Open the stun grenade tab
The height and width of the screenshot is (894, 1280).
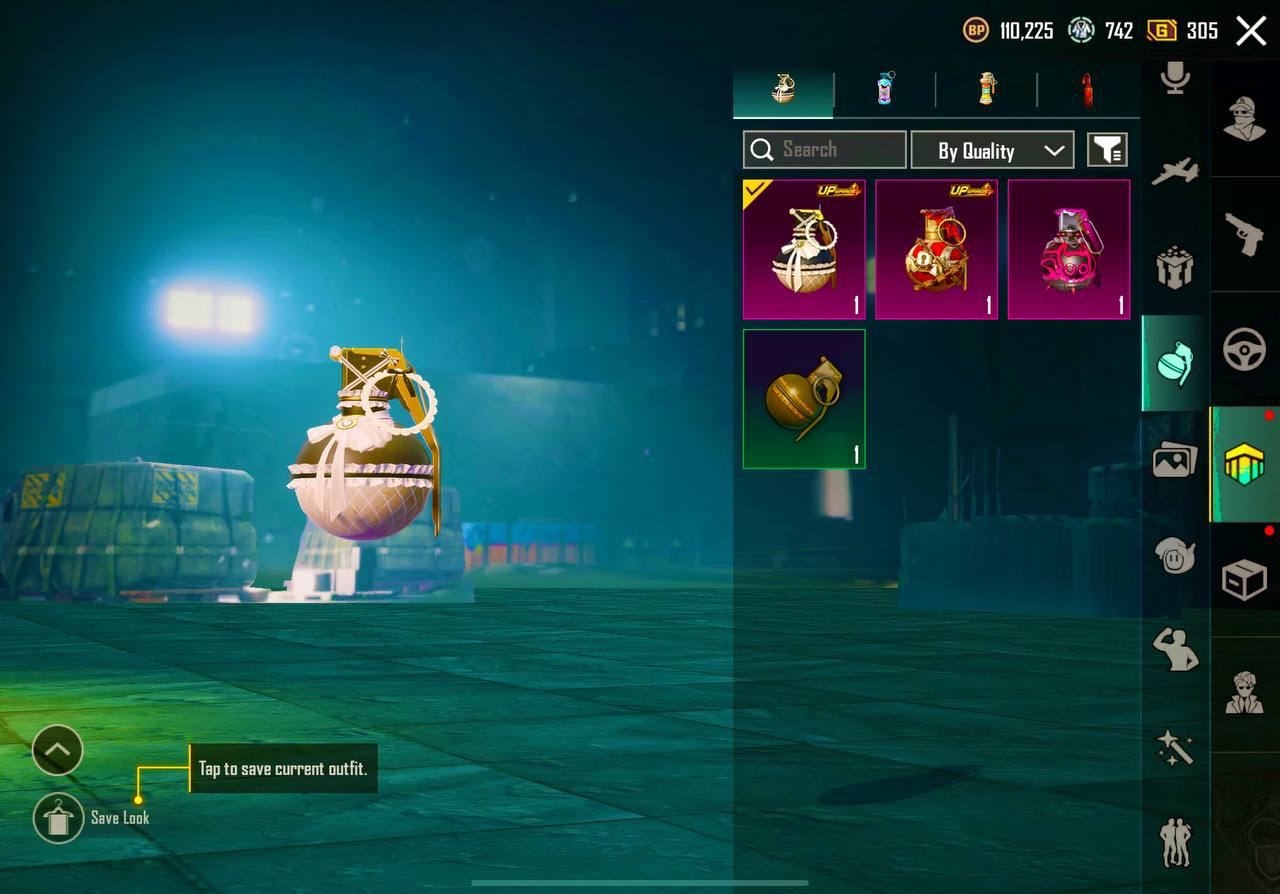(987, 90)
